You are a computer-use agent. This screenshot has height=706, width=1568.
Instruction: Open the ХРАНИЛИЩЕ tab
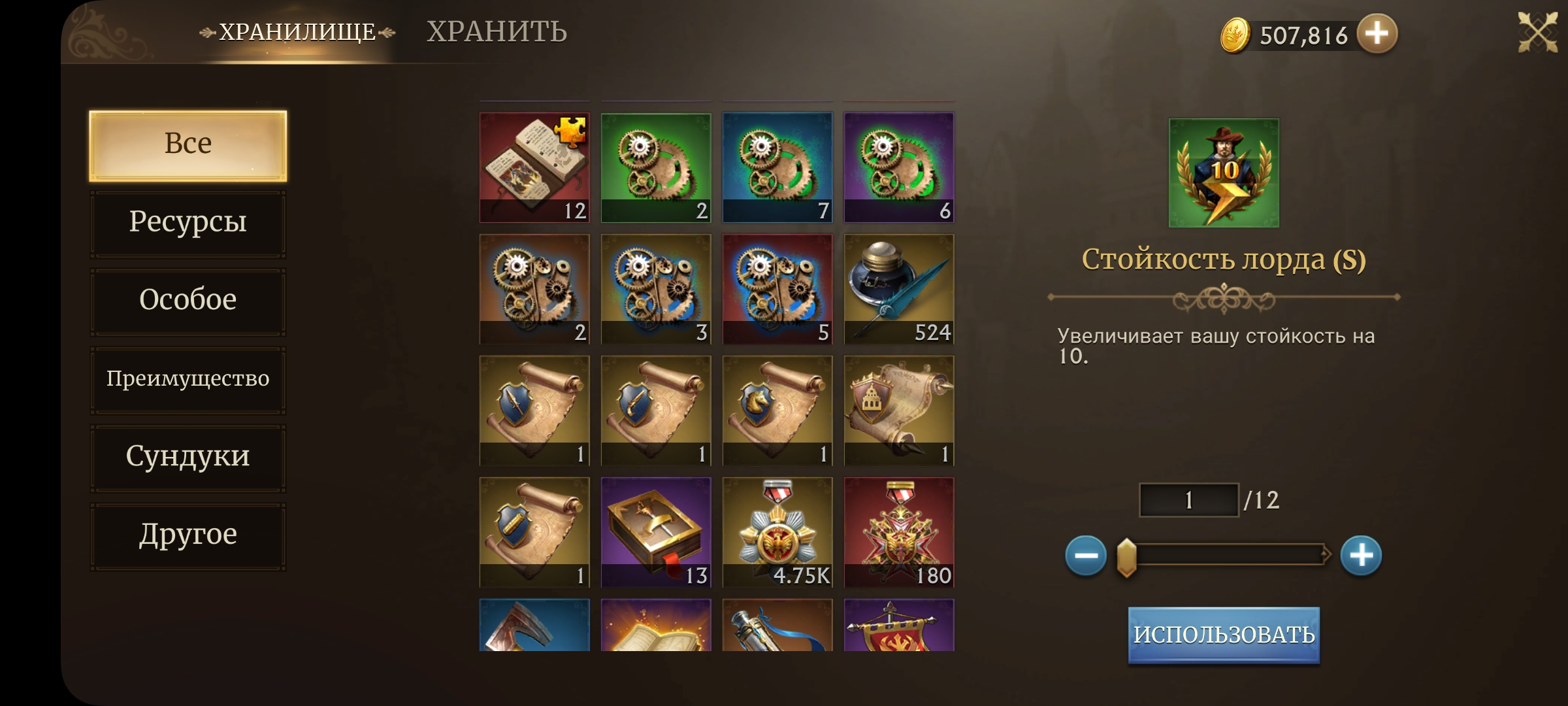pos(297,31)
